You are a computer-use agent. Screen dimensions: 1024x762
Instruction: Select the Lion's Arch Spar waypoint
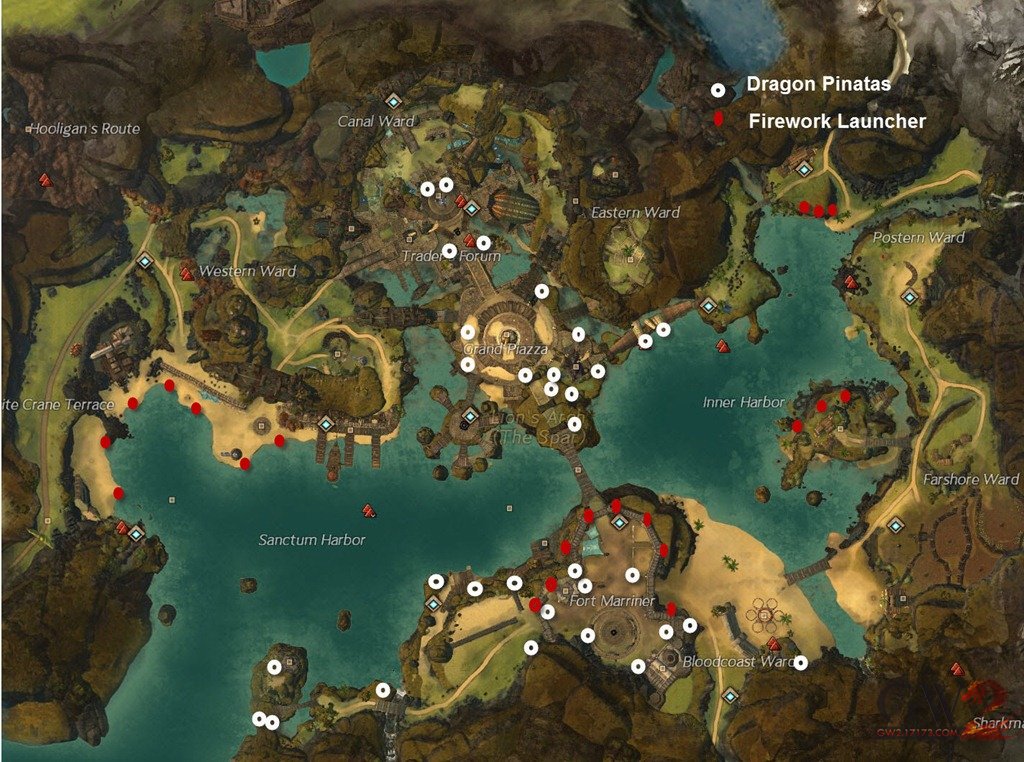coord(470,416)
